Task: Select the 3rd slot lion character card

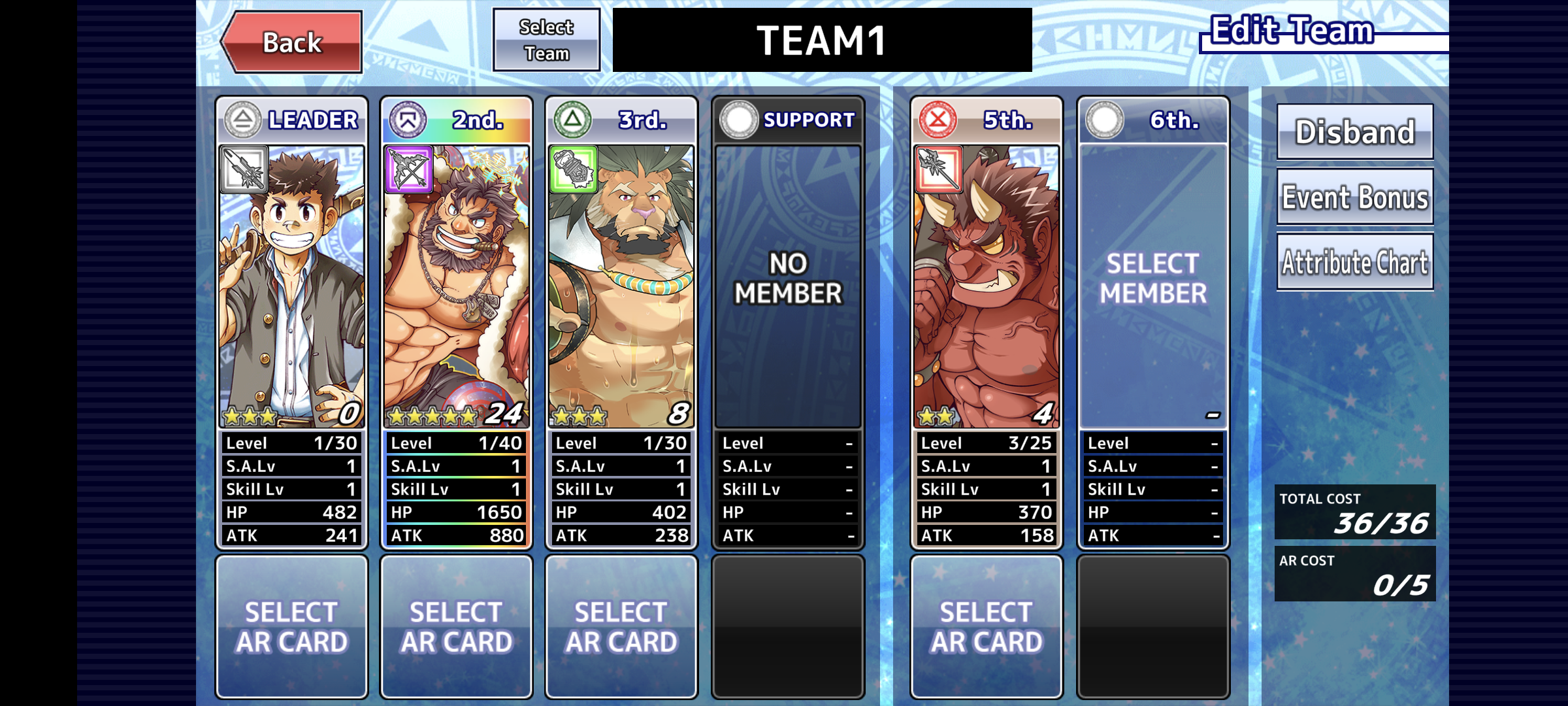Action: (x=621, y=286)
